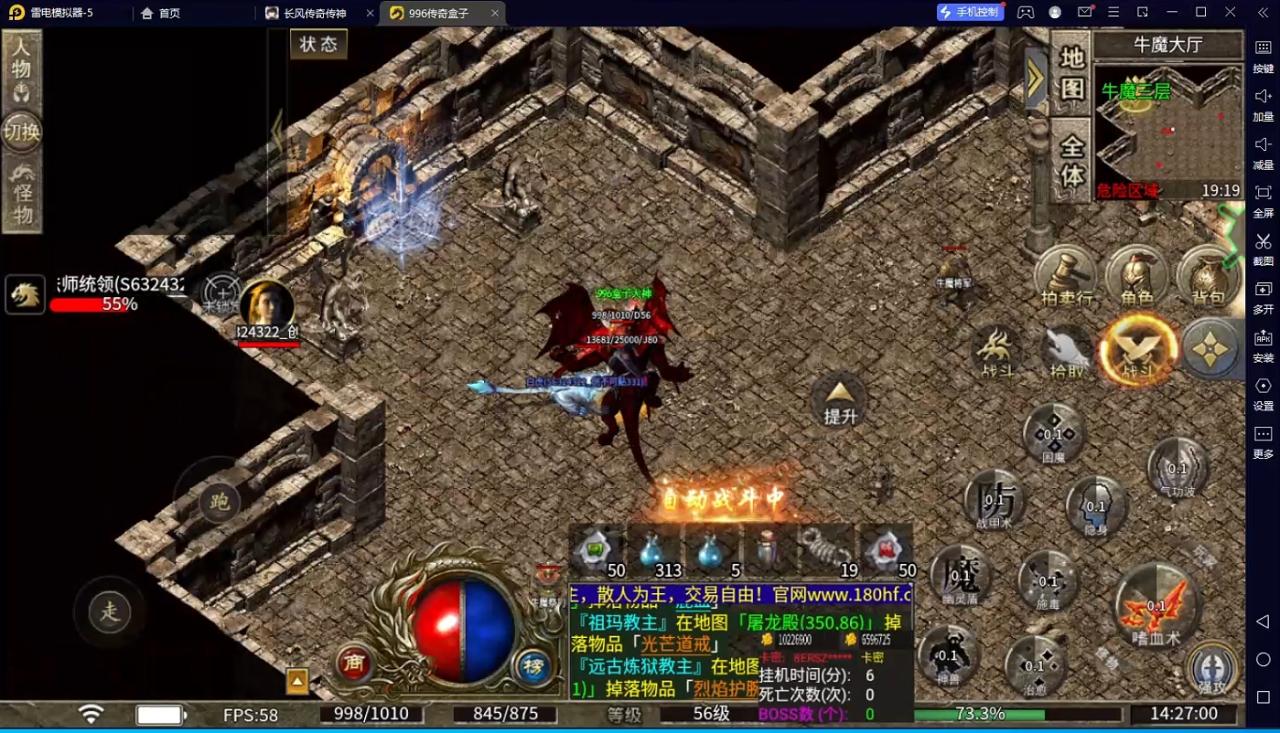
Task: Cast the 嗜血术 skill
Action: [x=1156, y=604]
